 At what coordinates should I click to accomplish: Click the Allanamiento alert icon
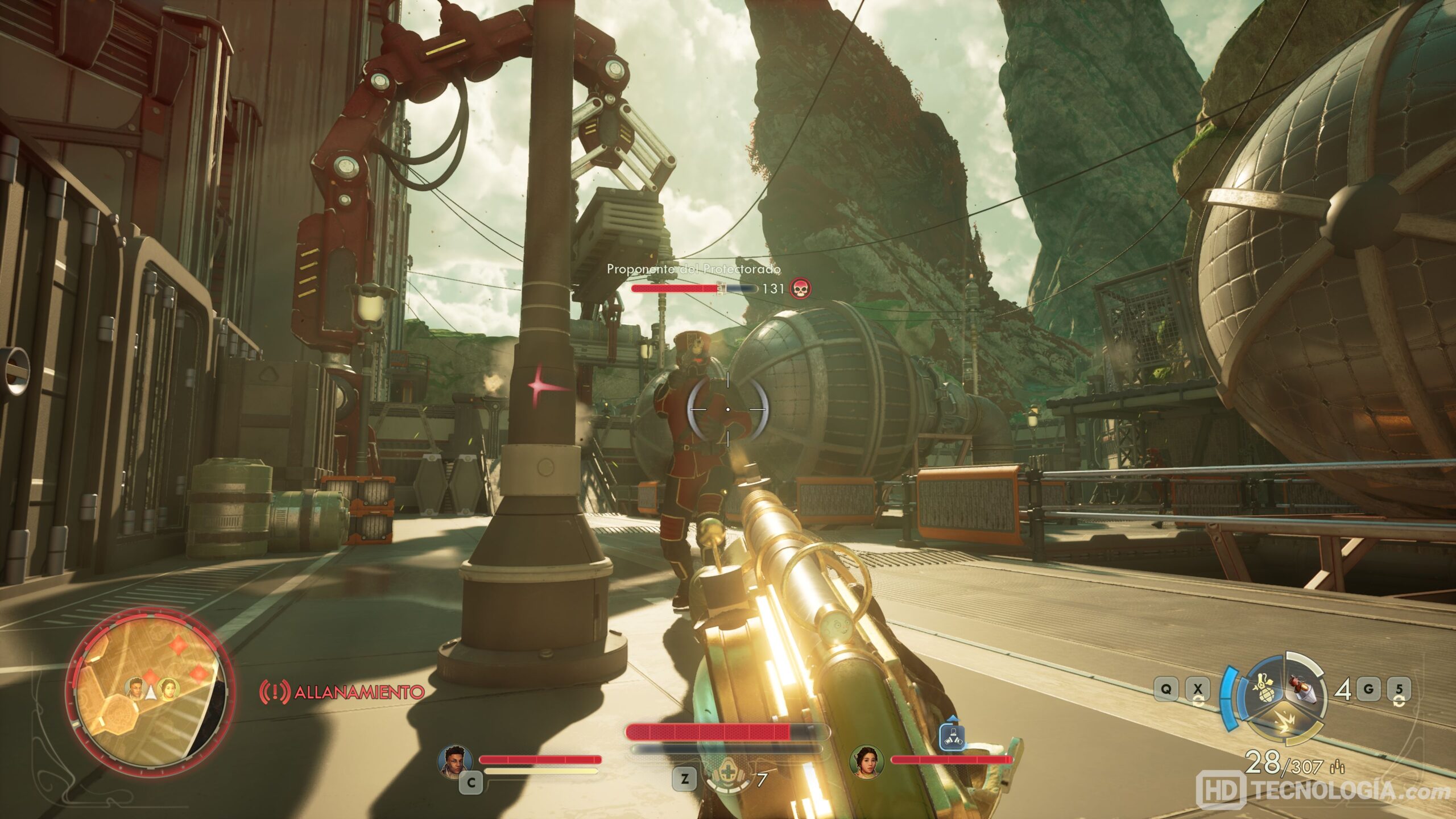275,692
